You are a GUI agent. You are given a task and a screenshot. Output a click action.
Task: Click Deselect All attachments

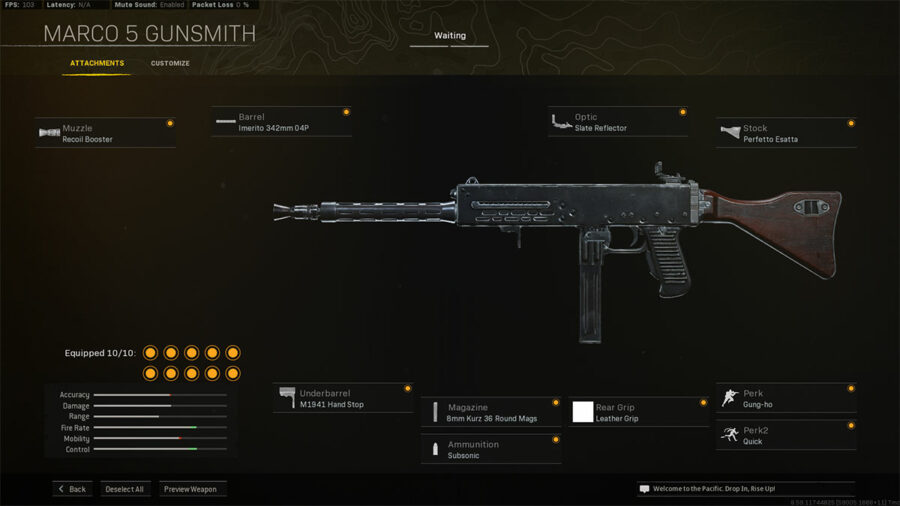tap(125, 489)
